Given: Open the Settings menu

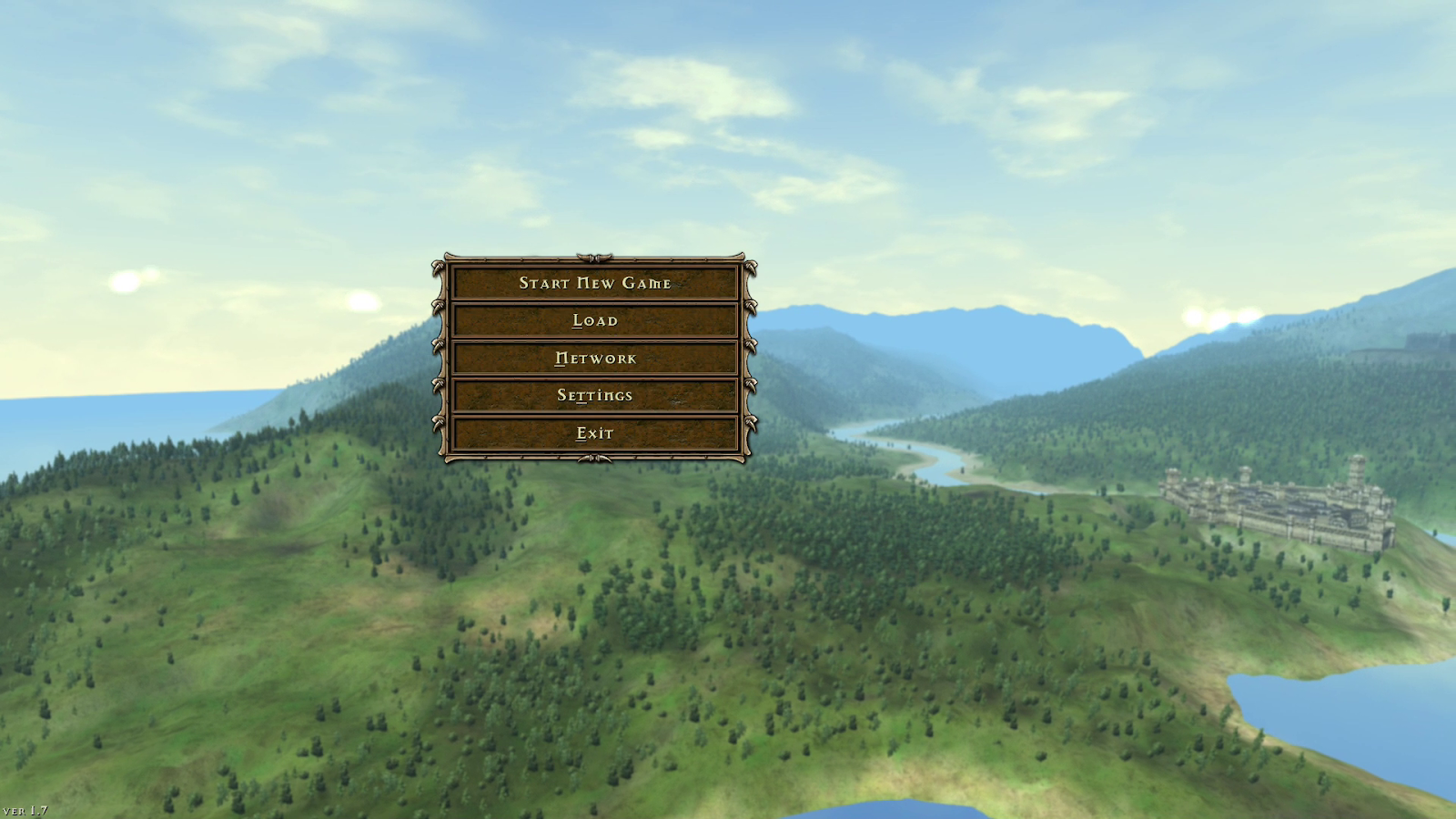Looking at the screenshot, I should pos(594,396).
